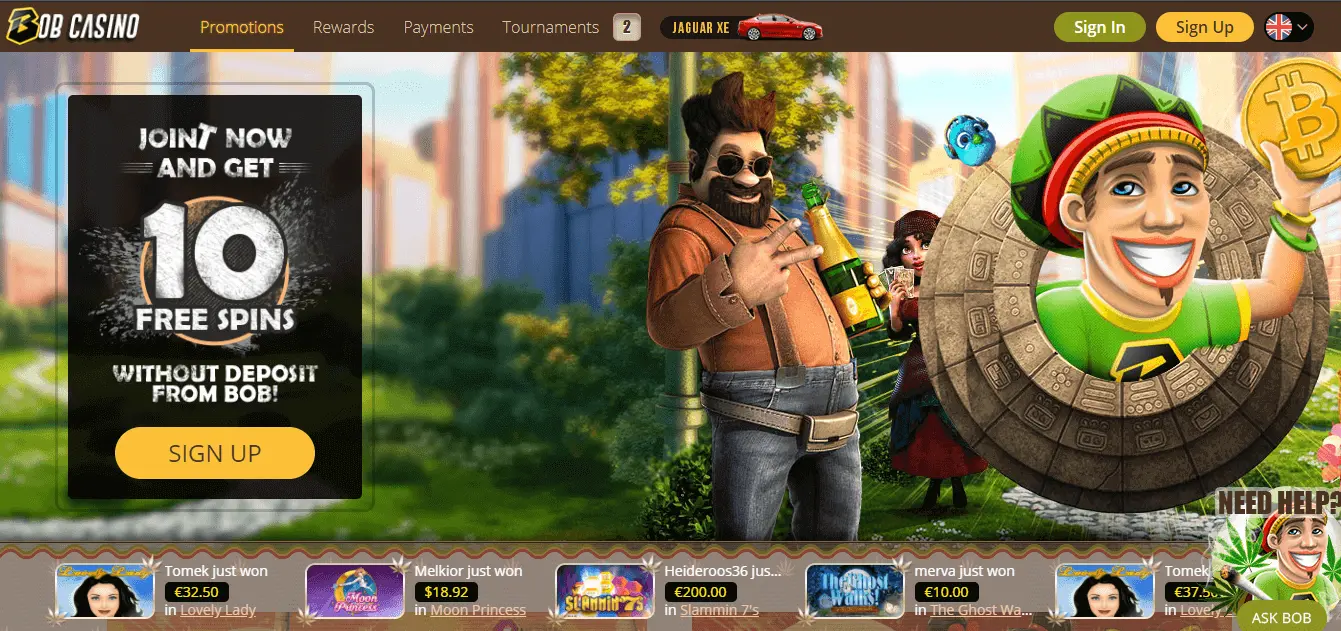
Task: Open the Moon Princess game link
Action: pyautogui.click(x=478, y=610)
